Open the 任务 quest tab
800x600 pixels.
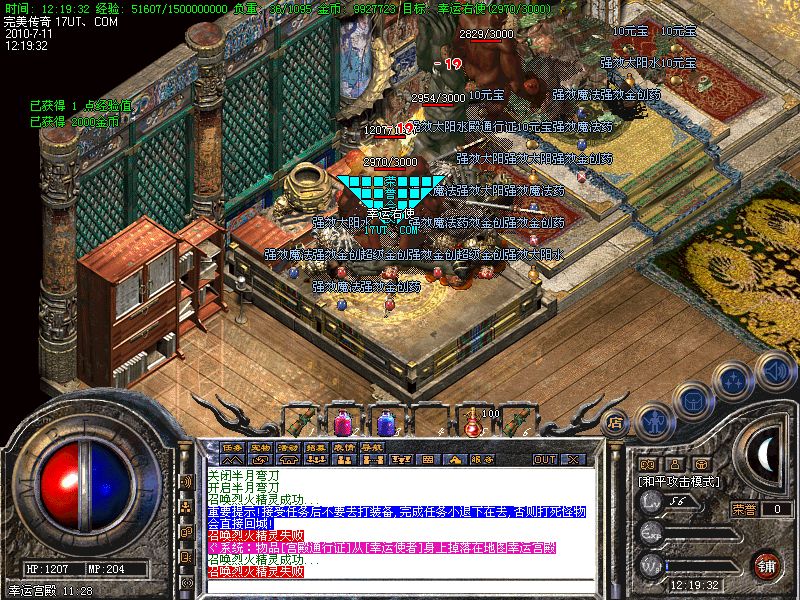pos(232,446)
